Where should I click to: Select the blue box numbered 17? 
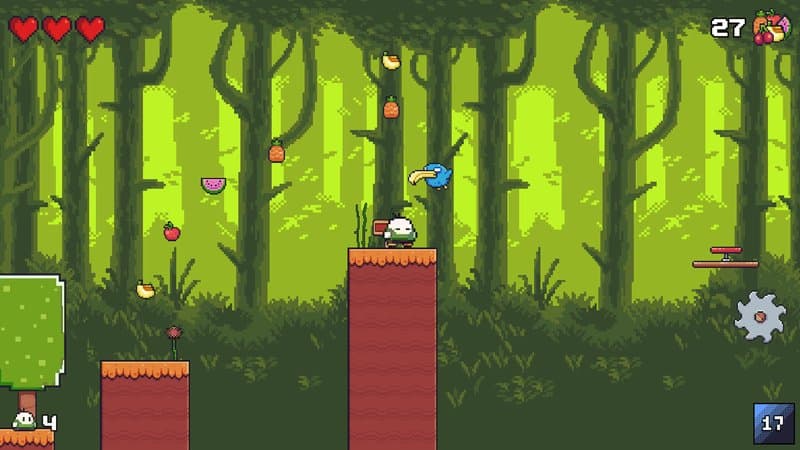pos(773,422)
